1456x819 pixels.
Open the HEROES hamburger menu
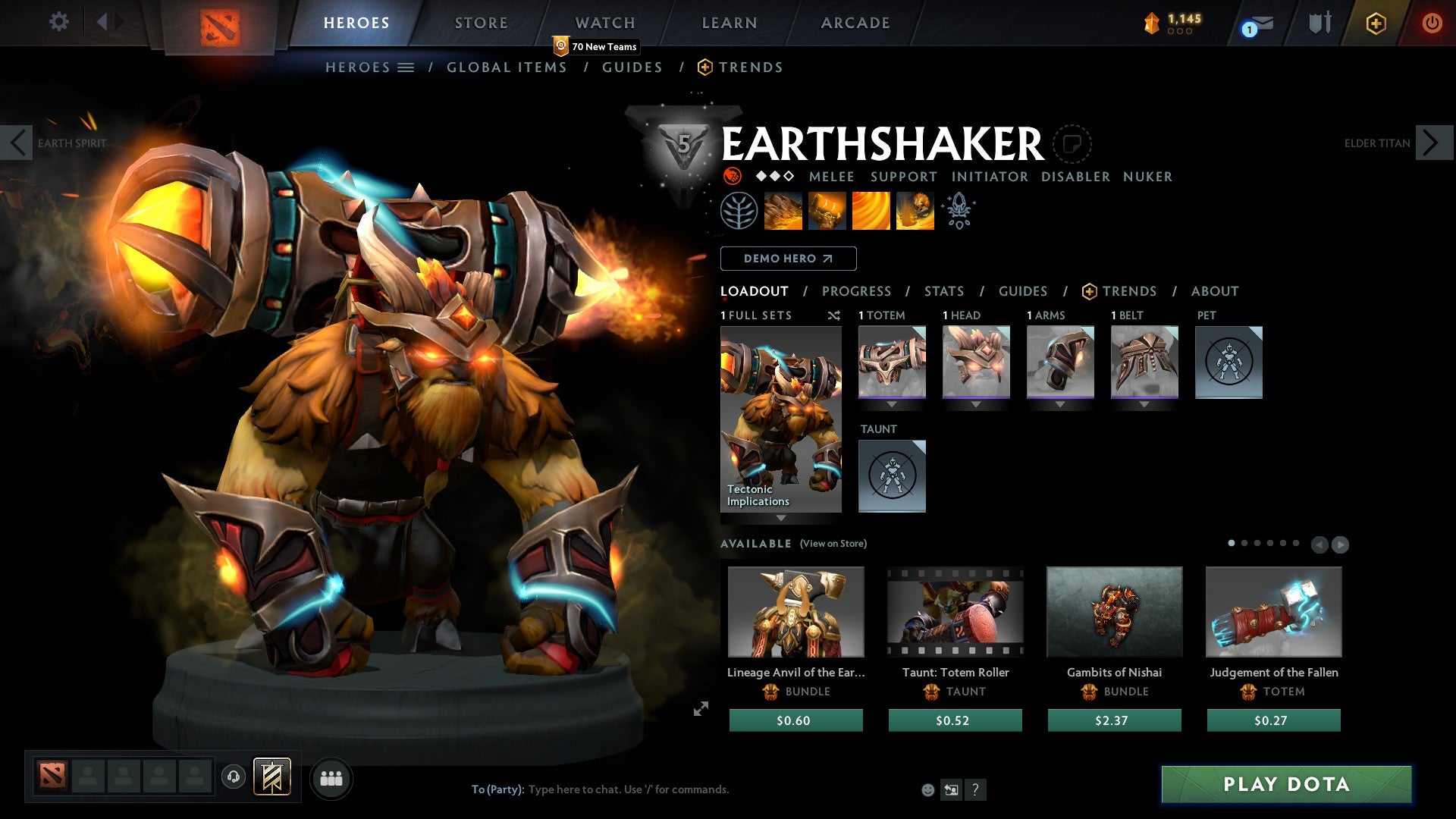click(x=406, y=67)
